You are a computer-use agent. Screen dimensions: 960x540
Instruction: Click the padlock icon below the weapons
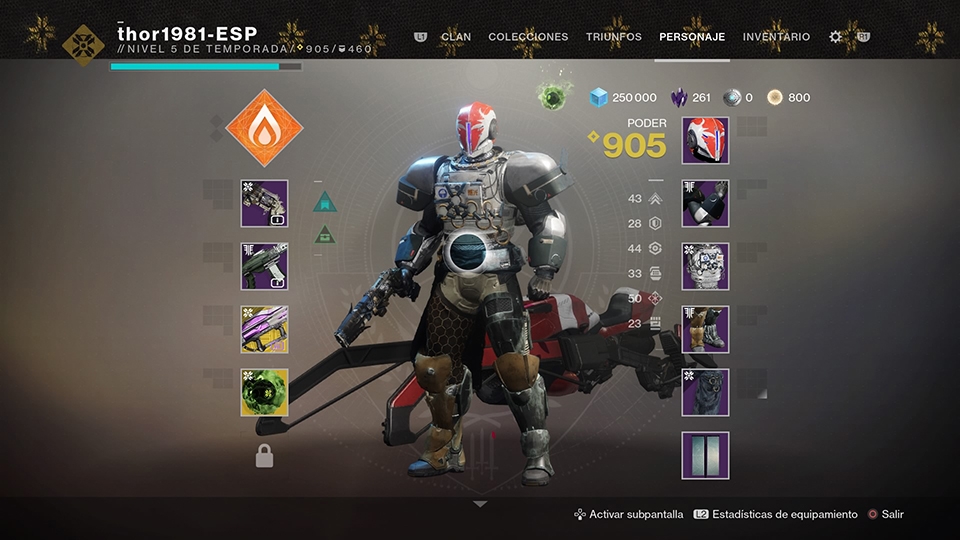point(264,457)
